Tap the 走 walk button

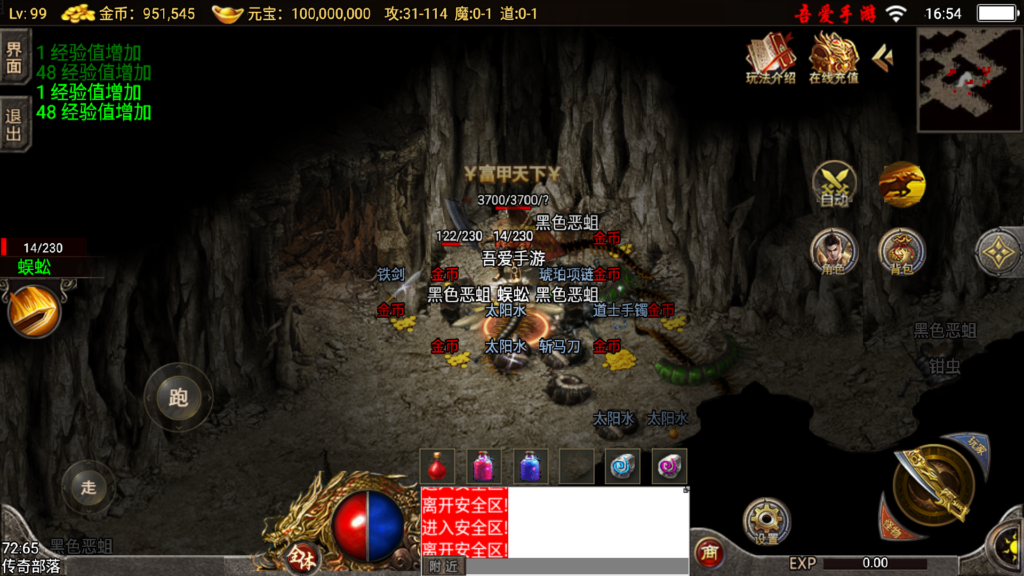[x=89, y=487]
